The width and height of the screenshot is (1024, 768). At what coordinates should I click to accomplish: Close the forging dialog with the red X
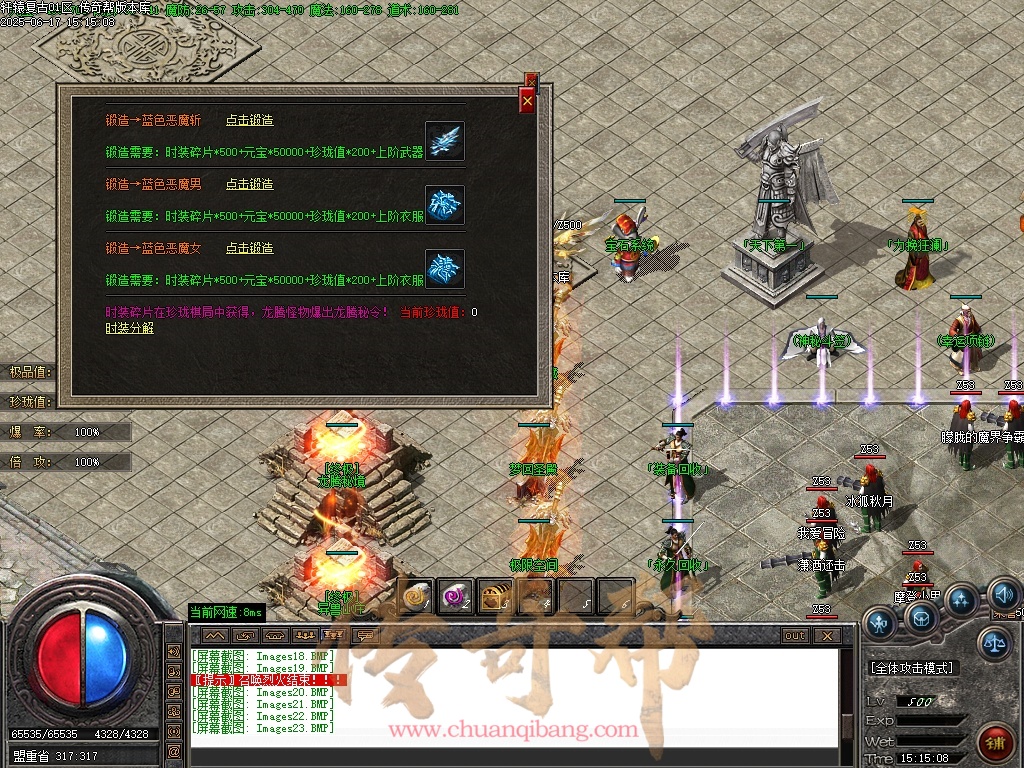[527, 100]
